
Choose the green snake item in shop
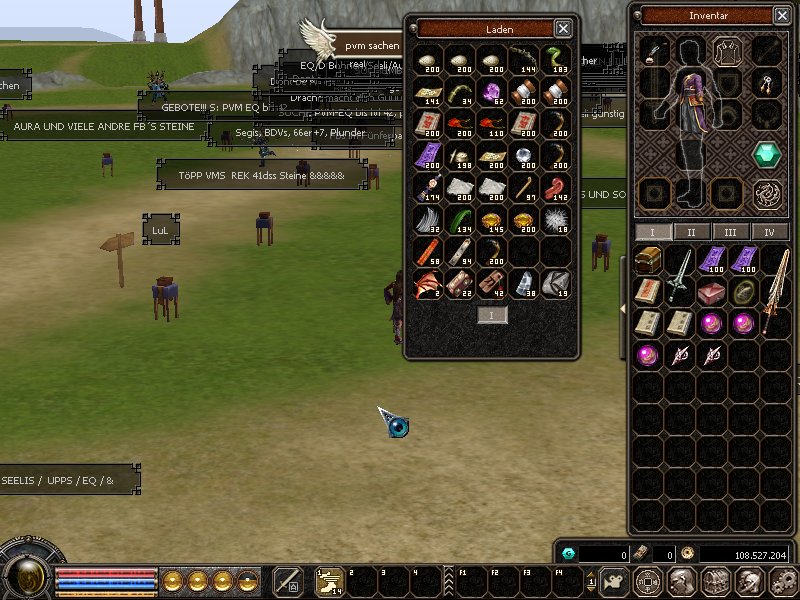(x=557, y=59)
